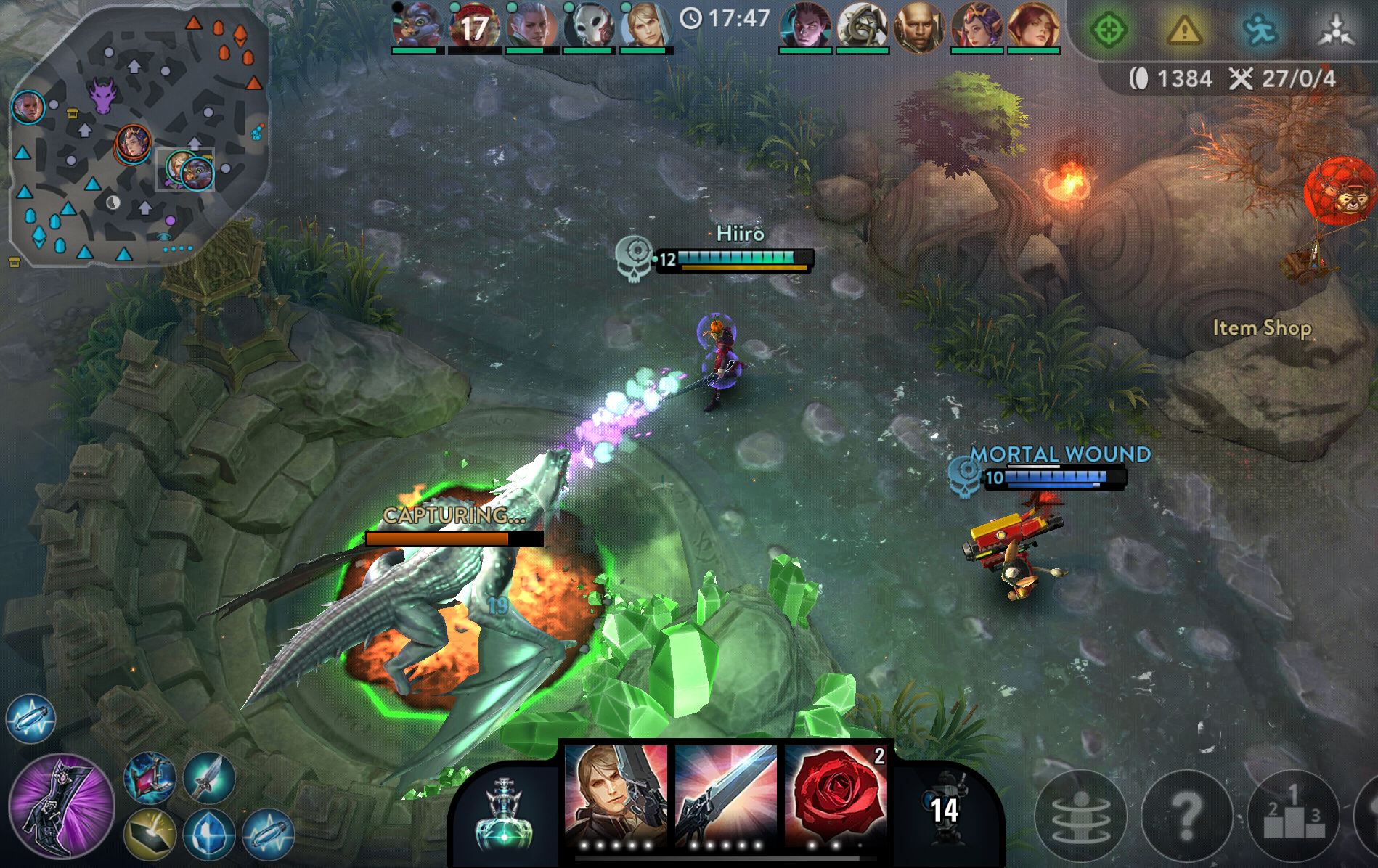Screen dimensions: 1378x868
Task: Use the green healing flask
Action: 504,813
